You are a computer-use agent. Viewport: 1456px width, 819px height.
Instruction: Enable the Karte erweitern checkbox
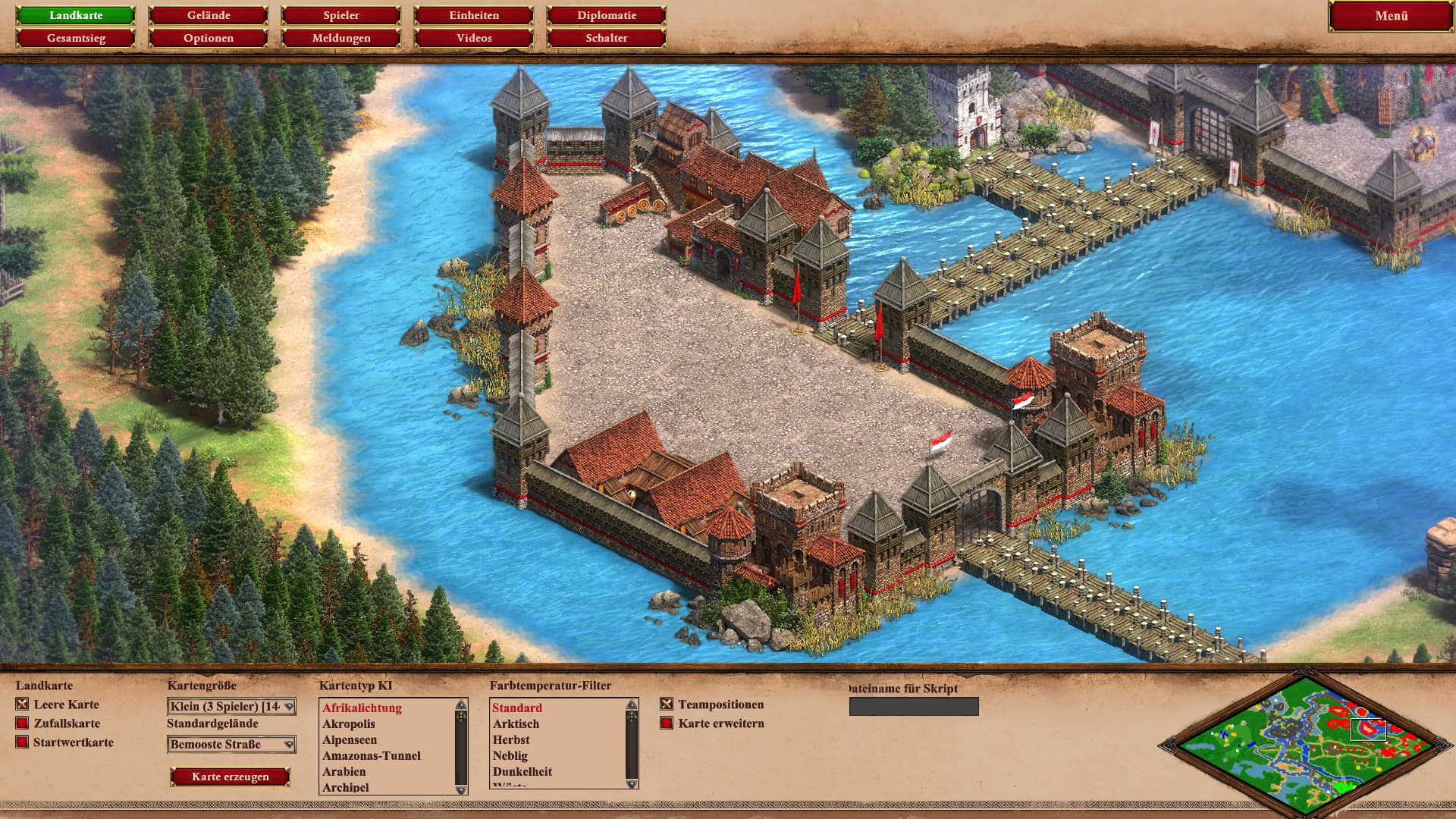coord(667,723)
